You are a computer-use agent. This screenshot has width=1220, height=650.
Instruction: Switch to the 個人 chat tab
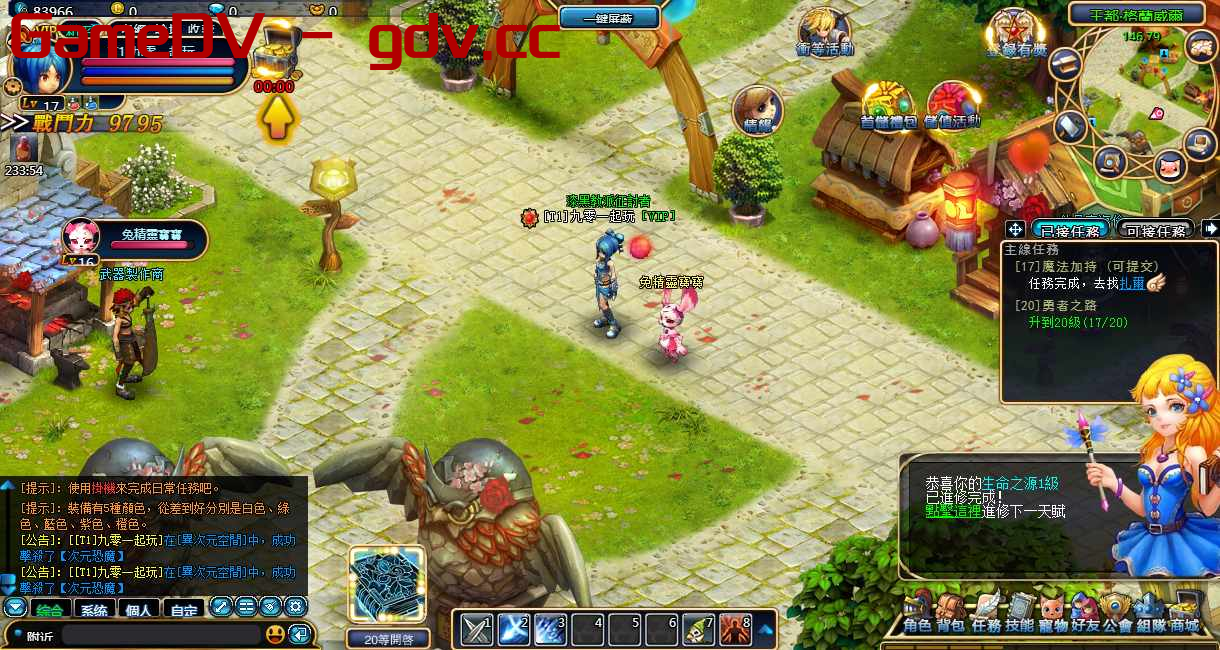click(x=139, y=609)
